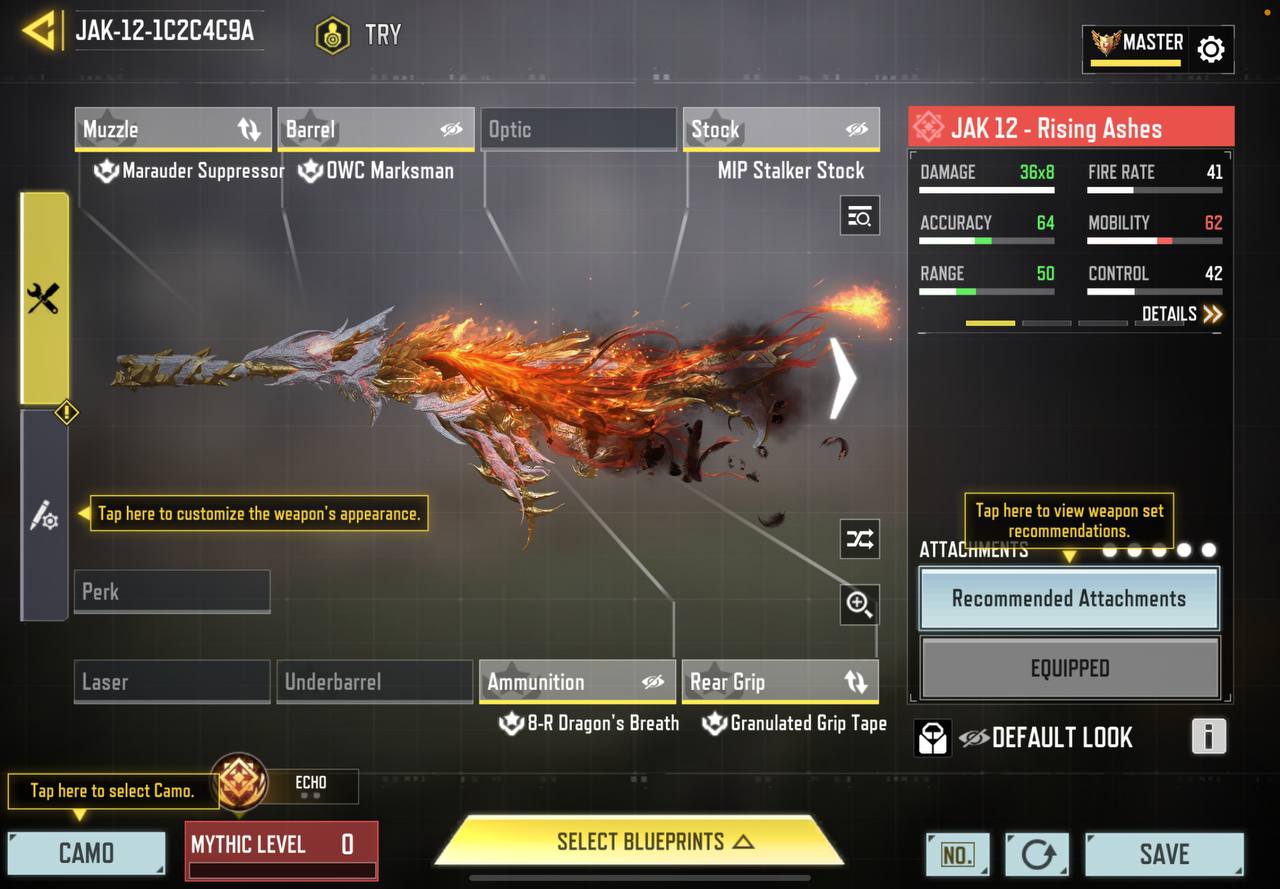Go back with the yellow arrow
The height and width of the screenshot is (889, 1280).
pos(38,31)
